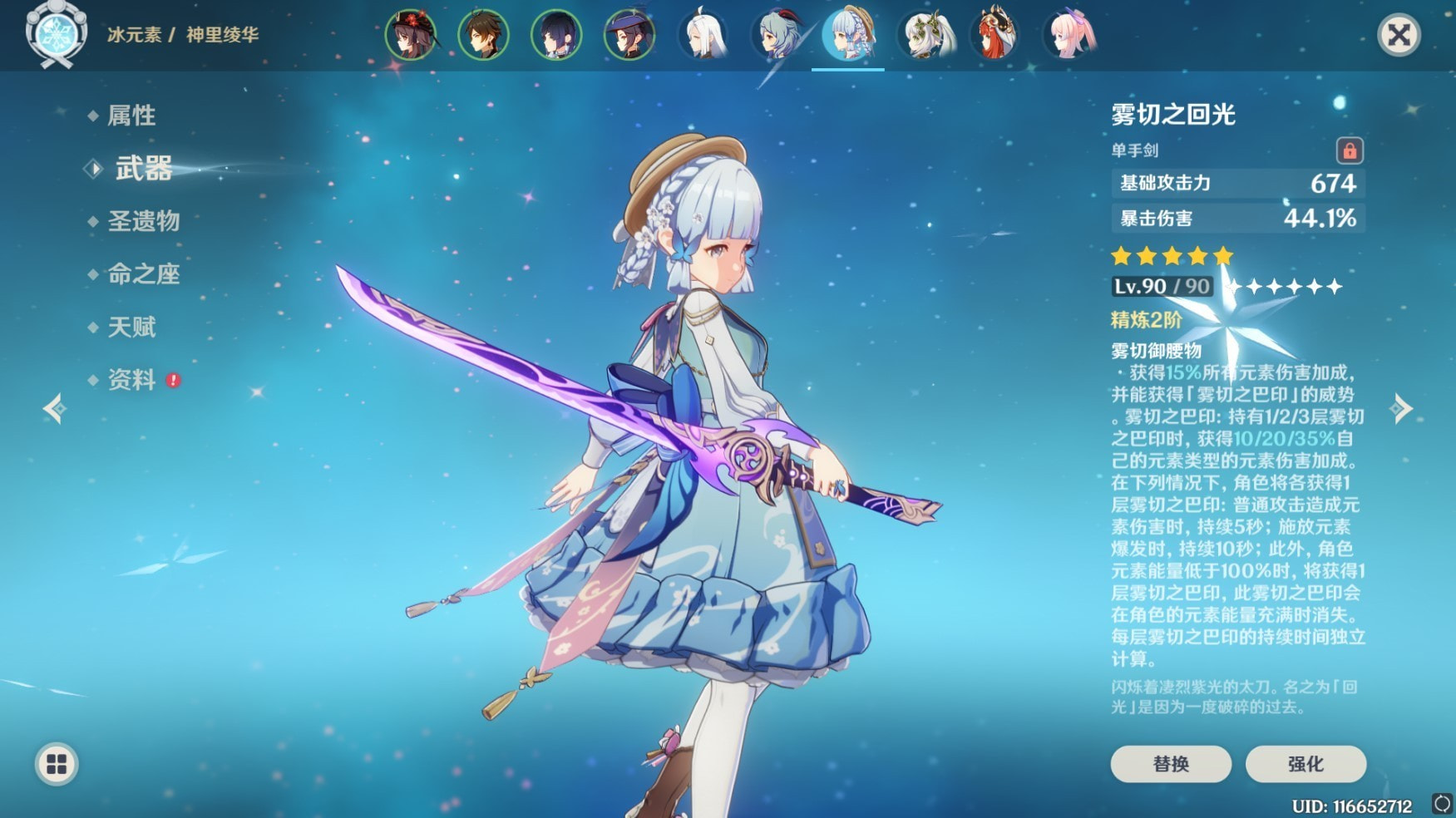Close the character screen

[x=1399, y=35]
